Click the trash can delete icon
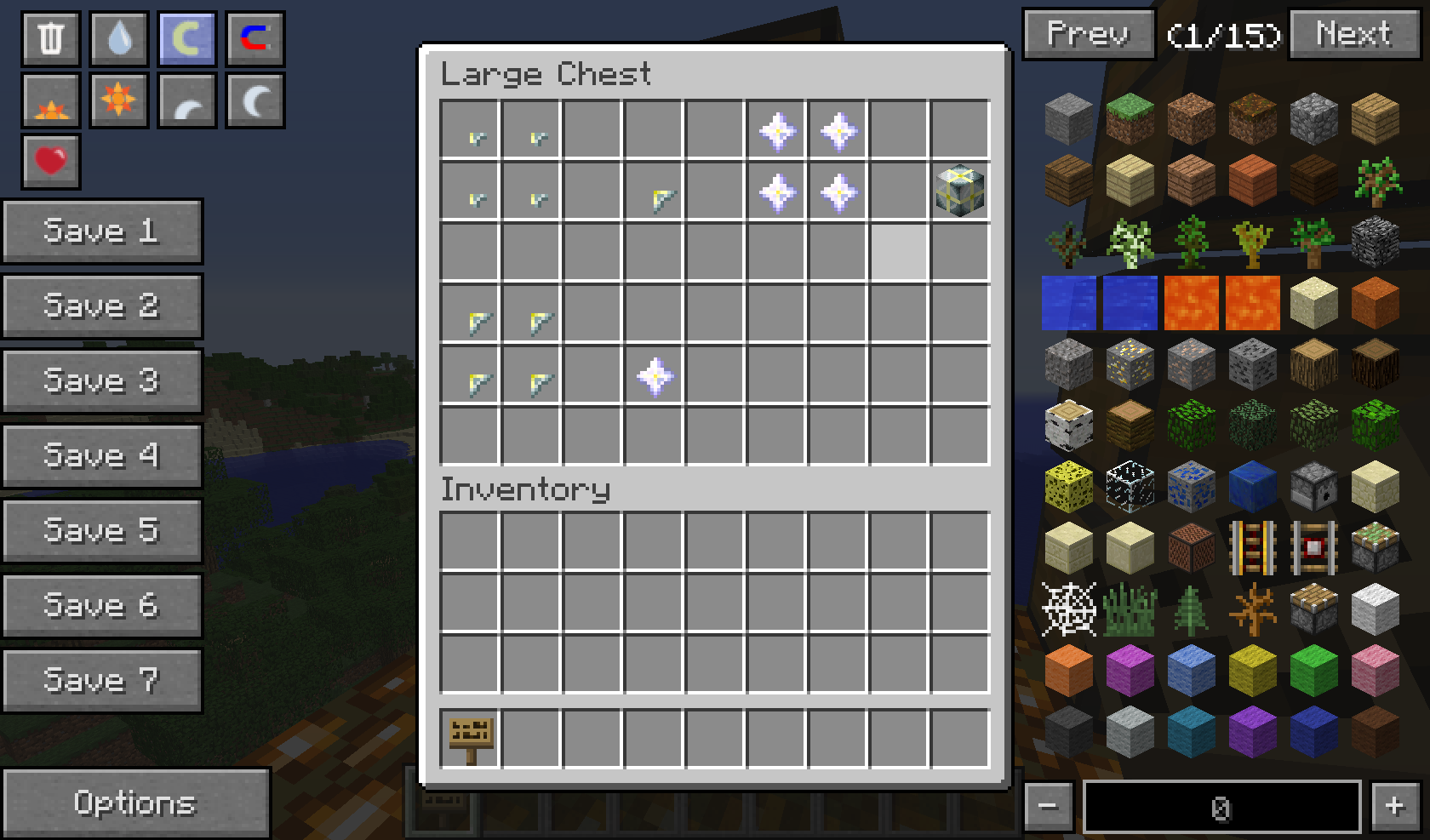Image resolution: width=1430 pixels, height=840 pixels. coord(50,38)
